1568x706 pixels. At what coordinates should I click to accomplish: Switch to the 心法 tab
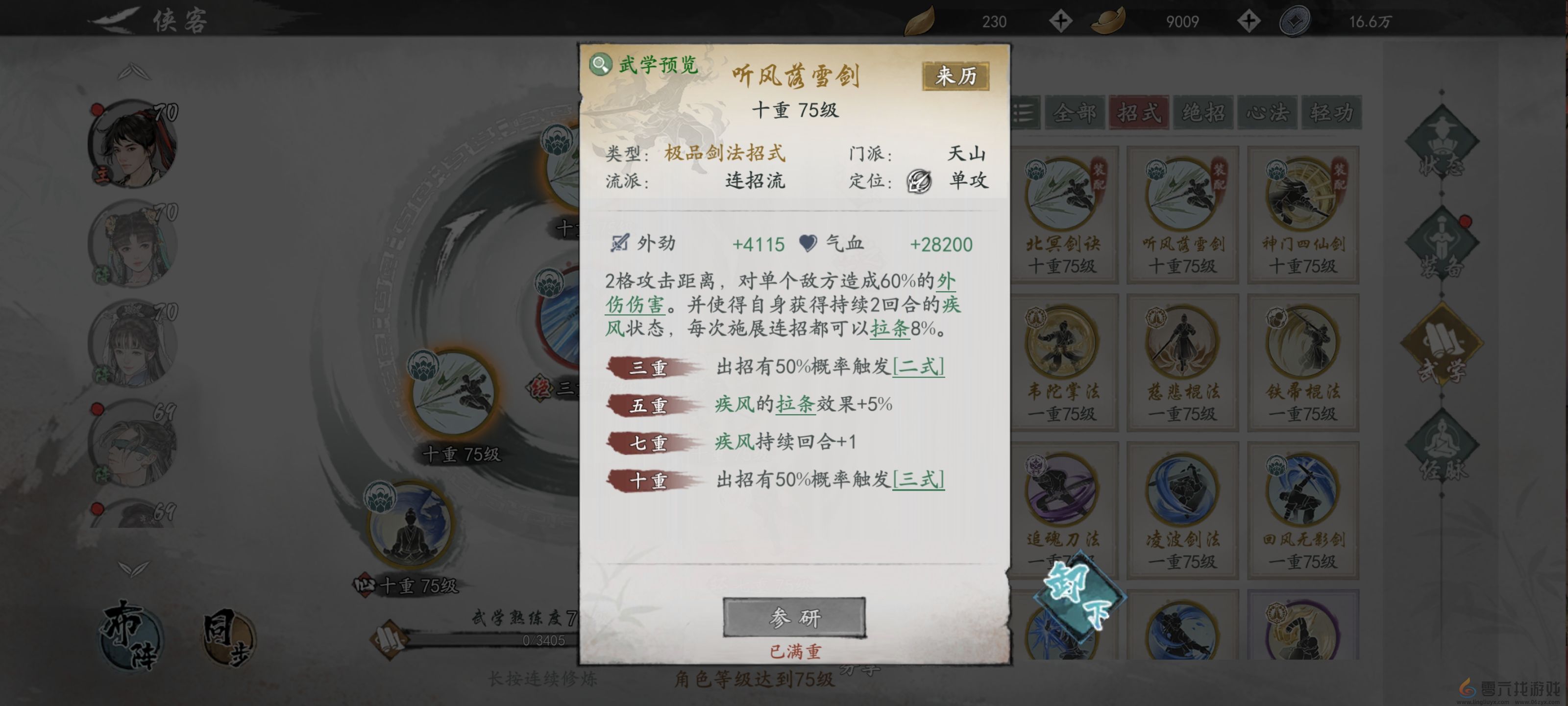[1267, 113]
